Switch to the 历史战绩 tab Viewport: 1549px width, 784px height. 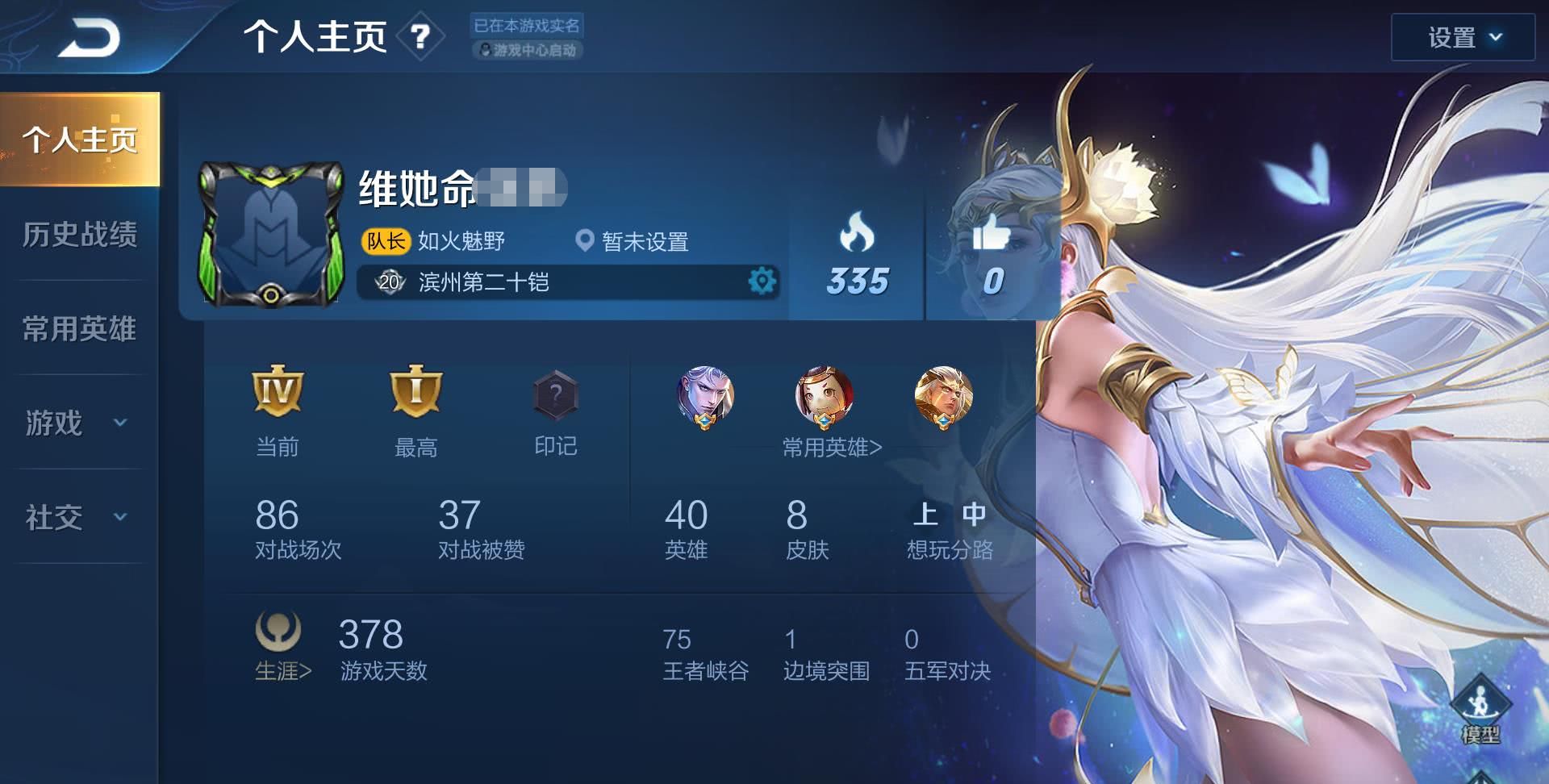78,235
